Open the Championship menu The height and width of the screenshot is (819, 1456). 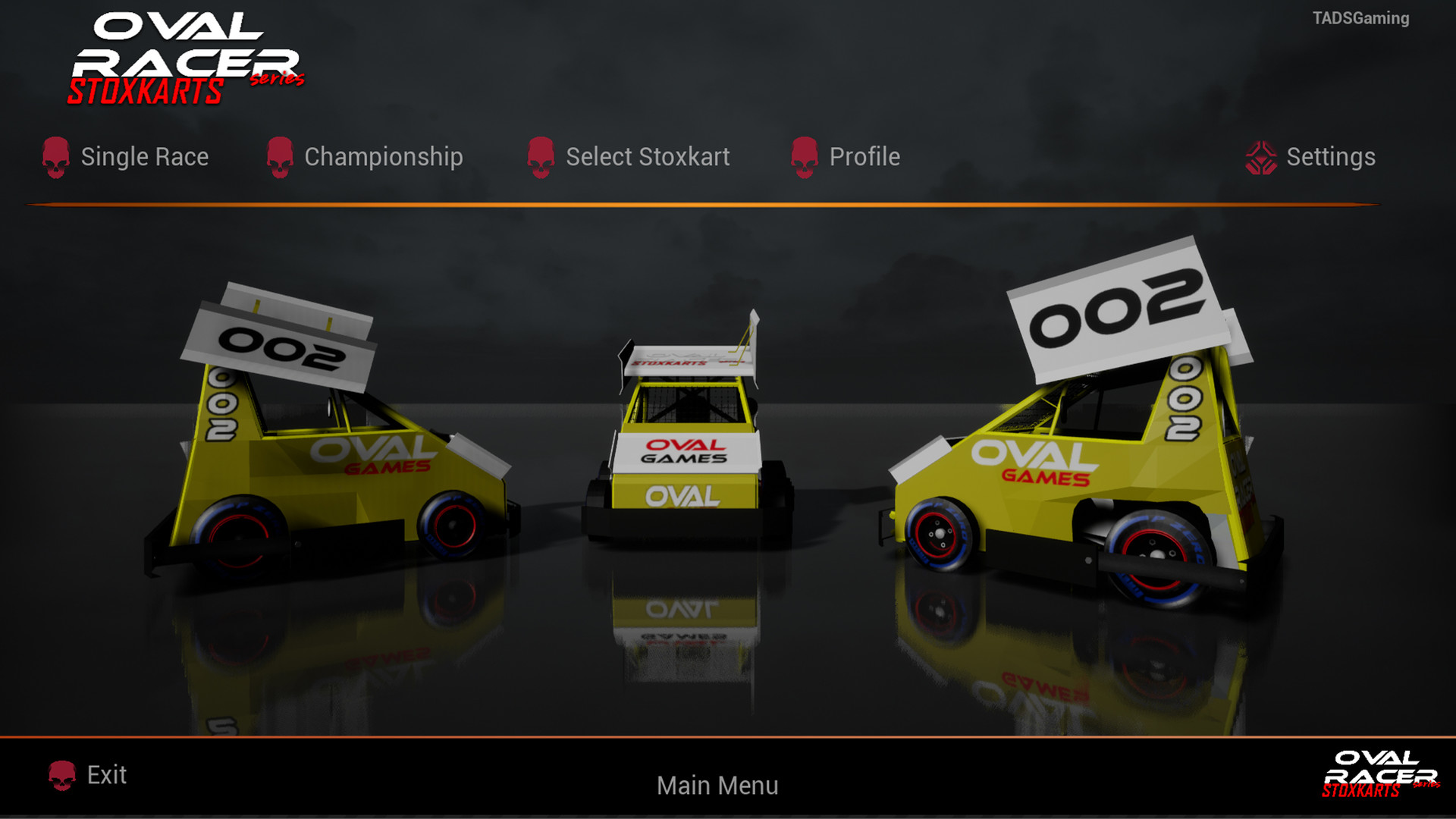[383, 157]
